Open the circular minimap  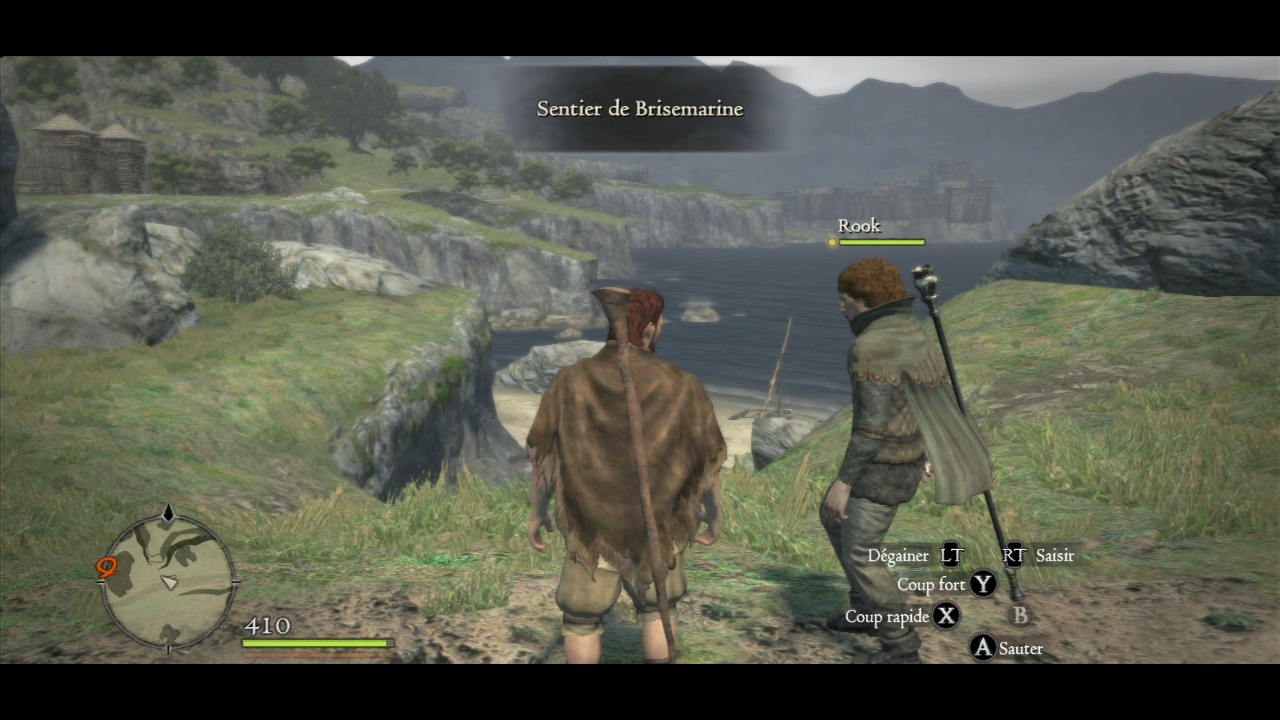tap(169, 582)
